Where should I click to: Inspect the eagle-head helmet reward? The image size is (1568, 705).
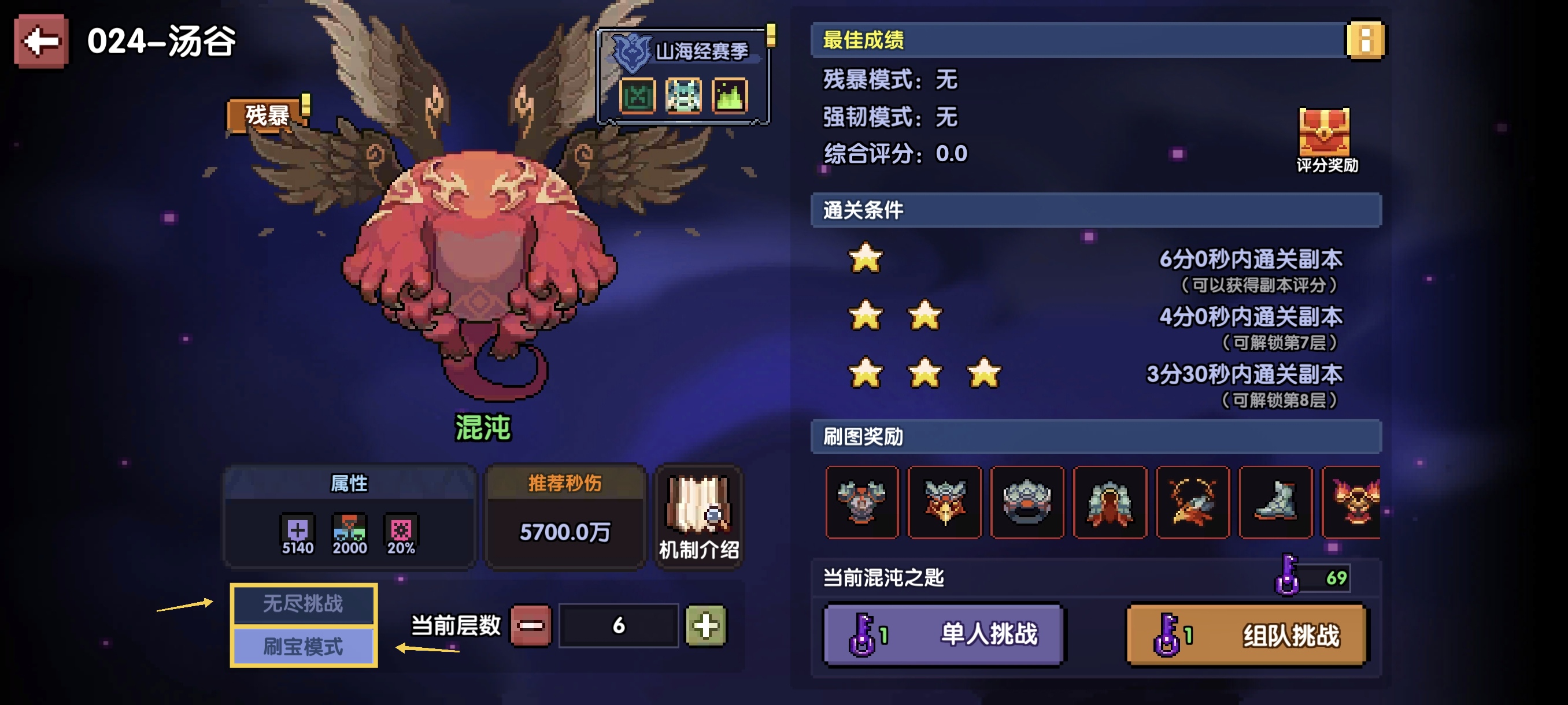click(944, 502)
